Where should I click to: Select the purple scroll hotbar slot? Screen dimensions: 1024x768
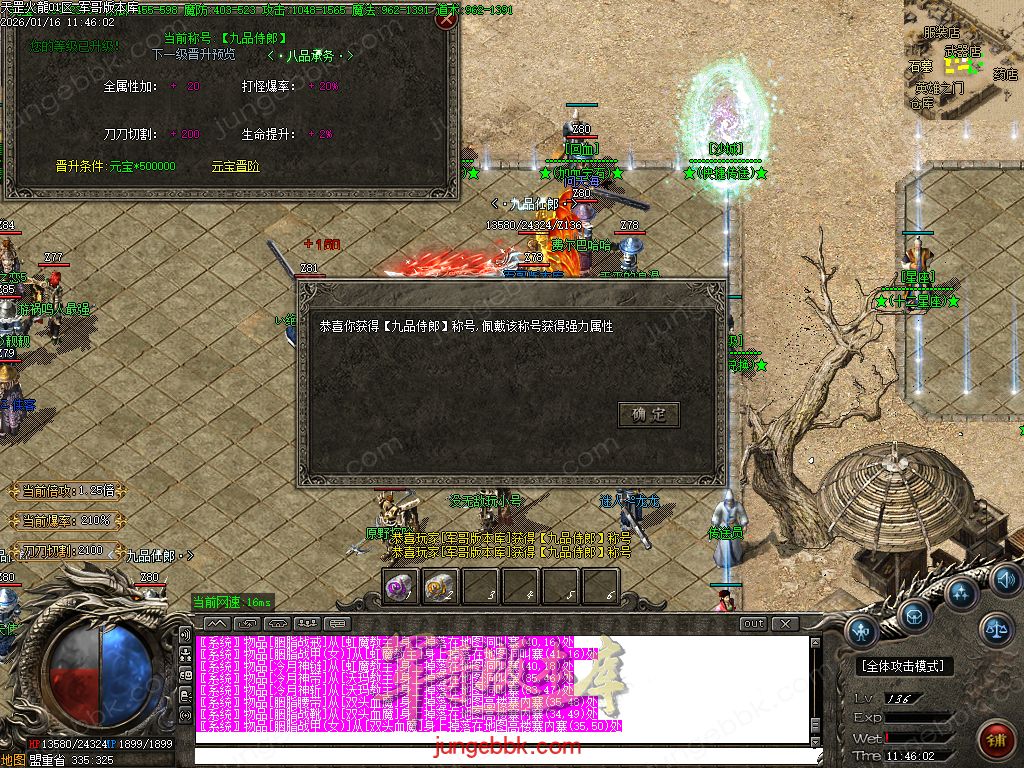(401, 587)
